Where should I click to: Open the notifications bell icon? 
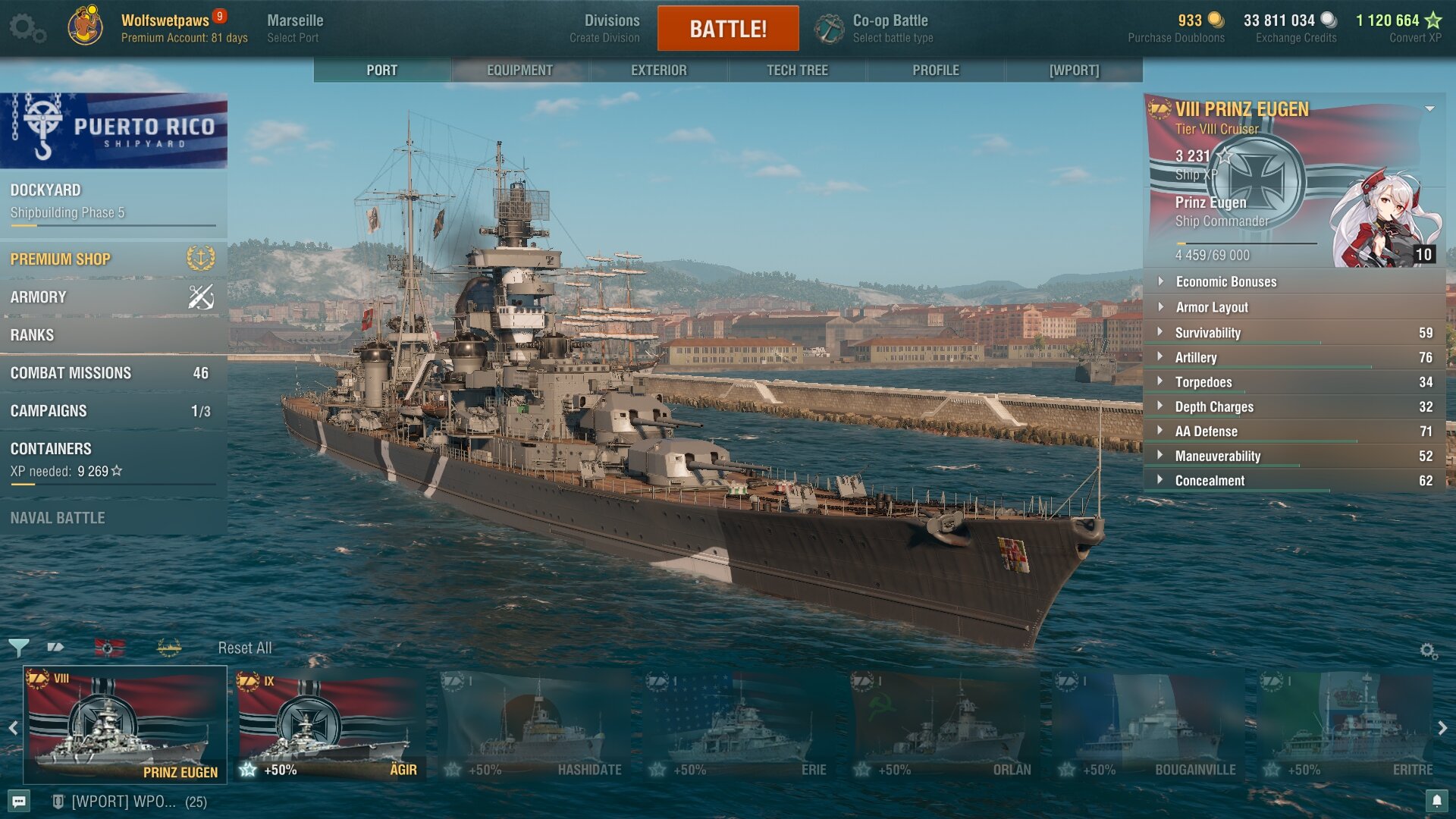point(1436,801)
